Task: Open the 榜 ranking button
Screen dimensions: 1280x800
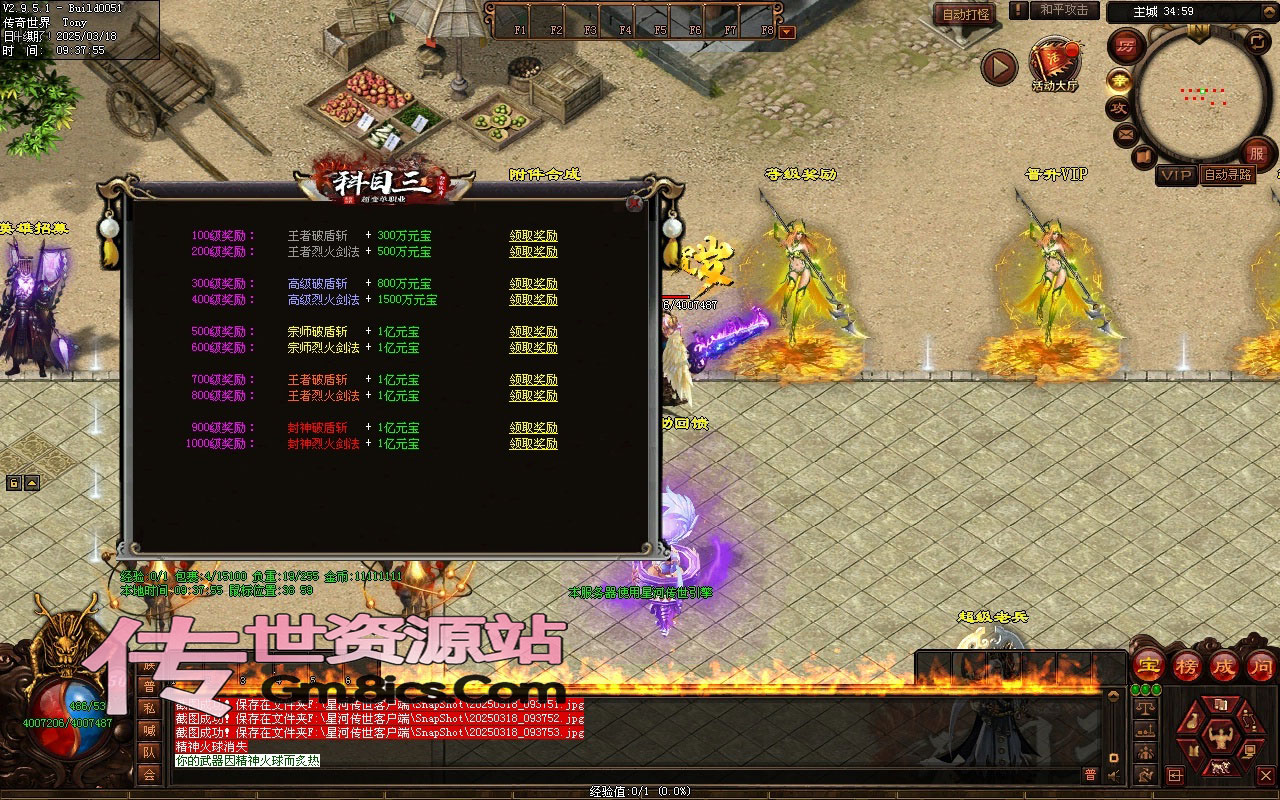Action: 1187,665
